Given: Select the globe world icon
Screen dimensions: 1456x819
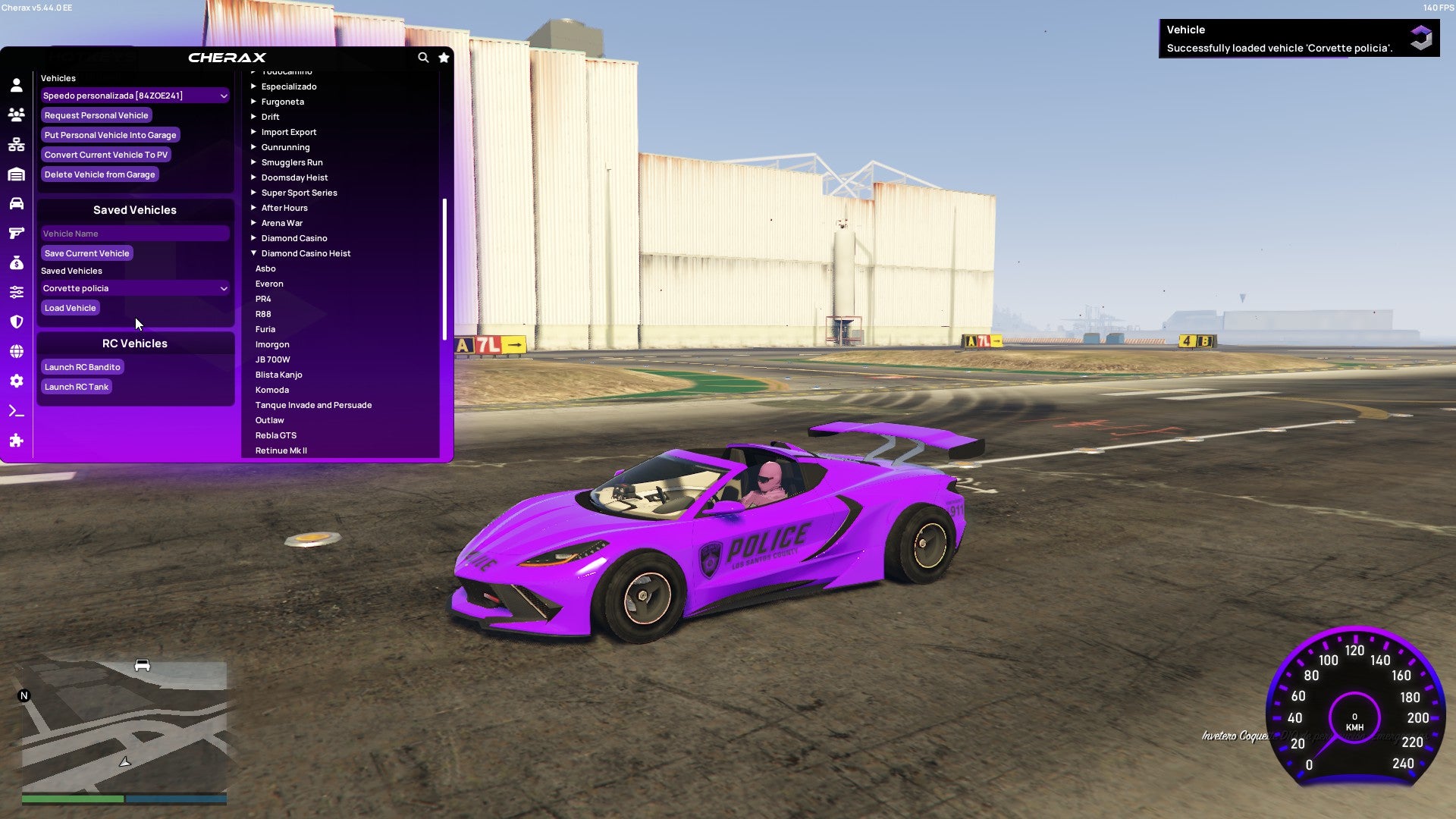Looking at the screenshot, I should [16, 350].
